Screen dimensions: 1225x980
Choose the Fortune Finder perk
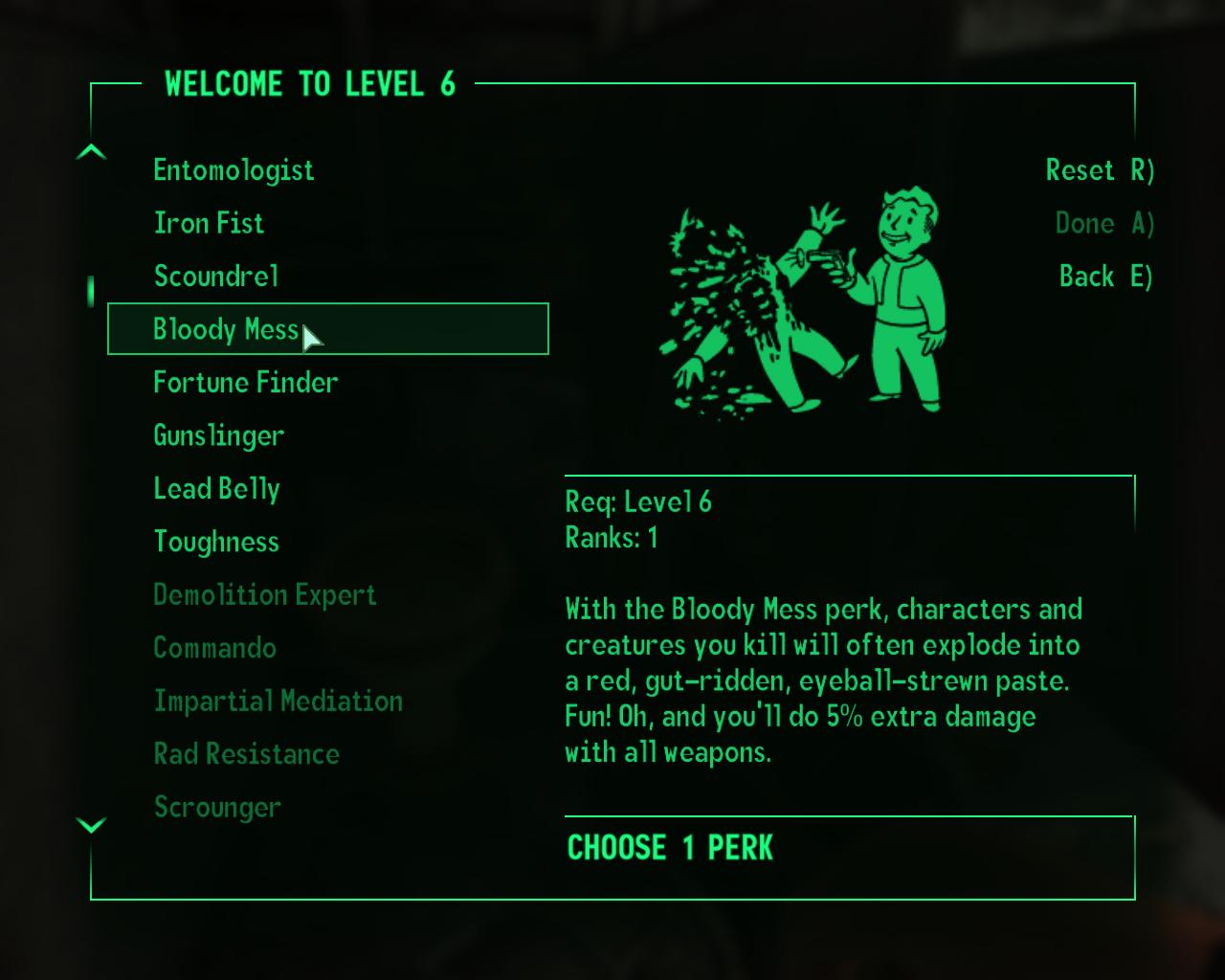[246, 383]
